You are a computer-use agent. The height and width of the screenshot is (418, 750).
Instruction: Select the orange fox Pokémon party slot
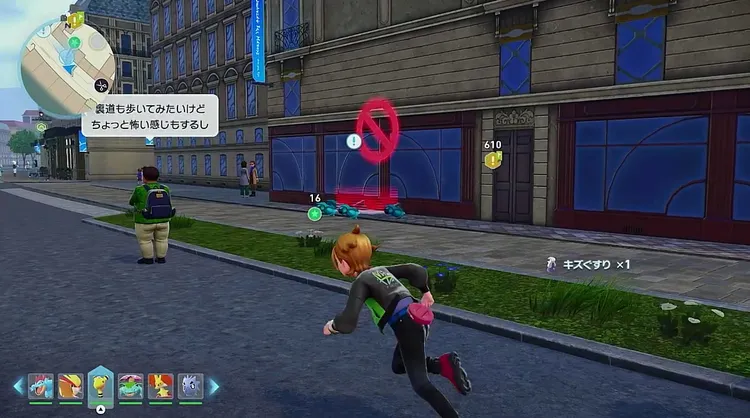pyautogui.click(x=161, y=385)
